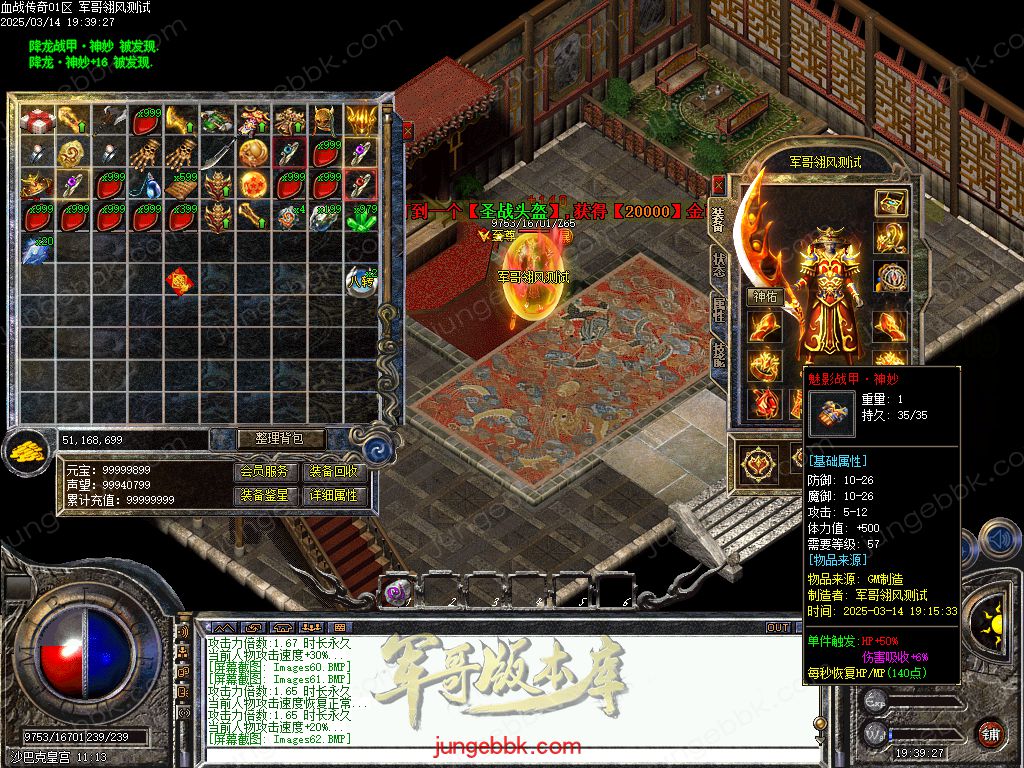The width and height of the screenshot is (1024, 768).
Task: Open 装备鉴星 equipment appraisal
Action: pyautogui.click(x=268, y=496)
